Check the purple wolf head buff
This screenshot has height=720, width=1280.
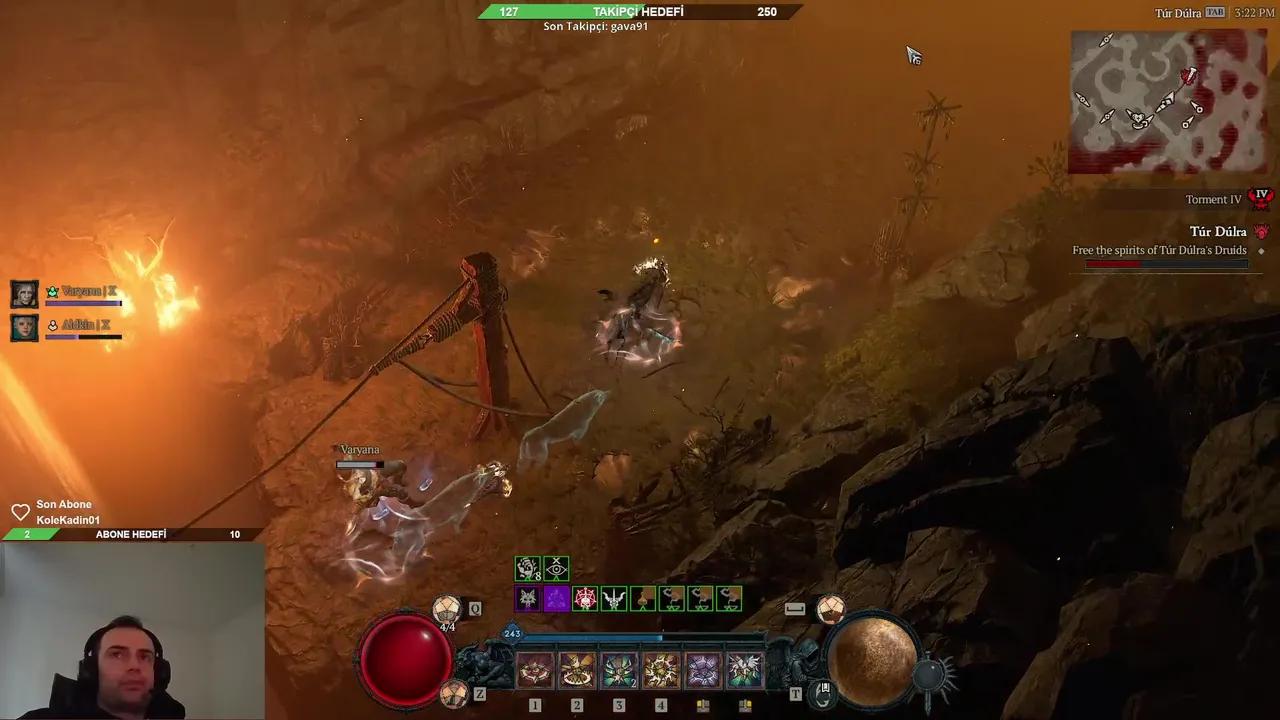pos(527,599)
